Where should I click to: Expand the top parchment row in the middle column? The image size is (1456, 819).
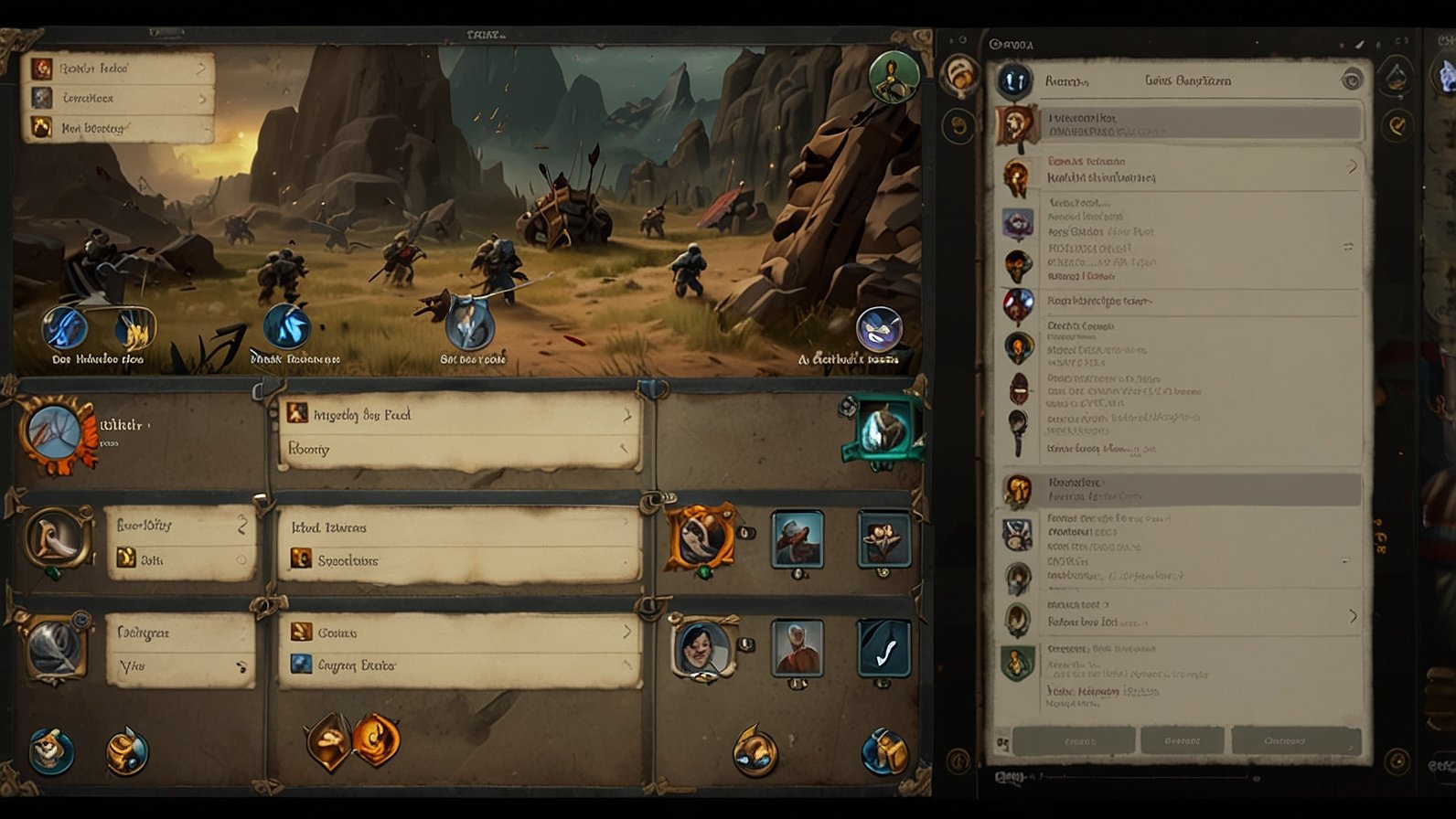click(459, 415)
